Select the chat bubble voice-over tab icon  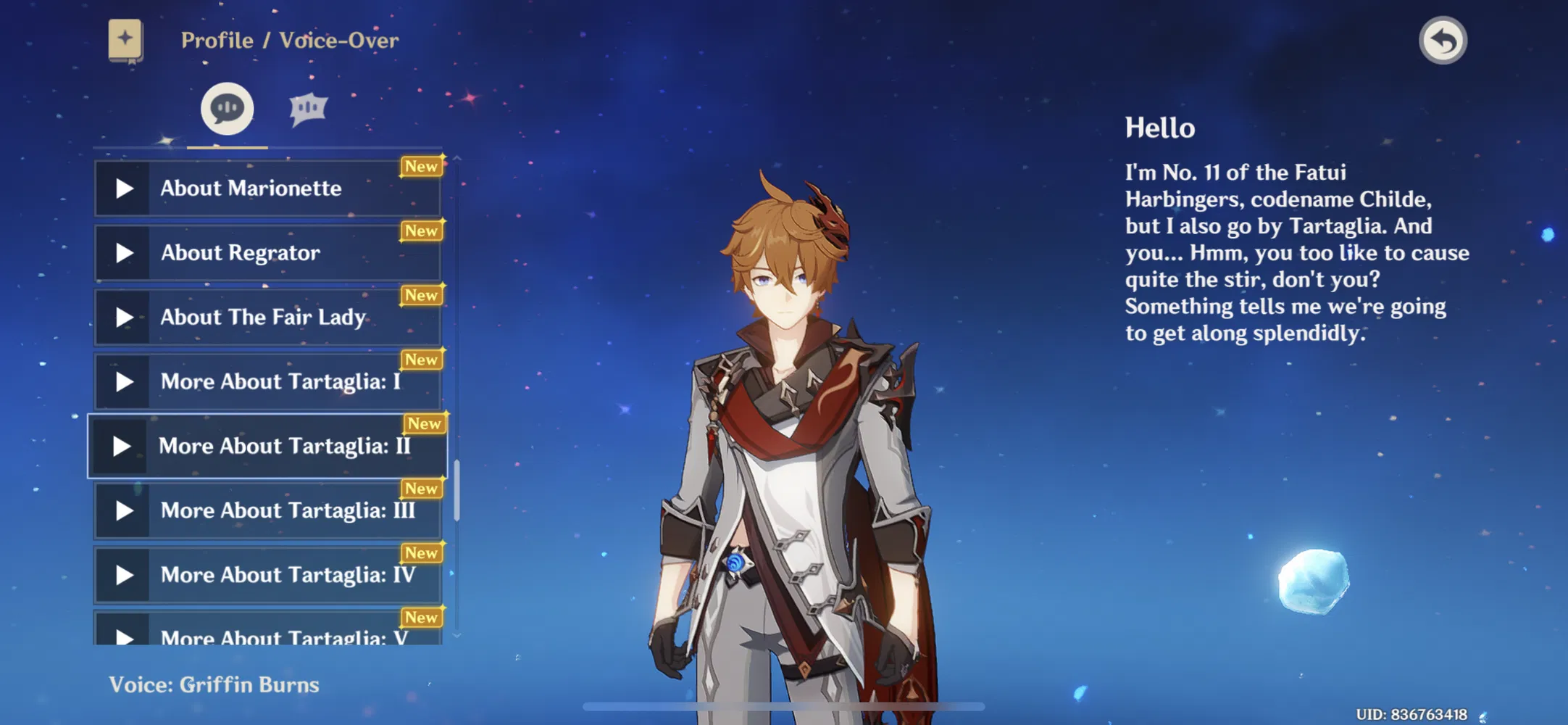227,107
